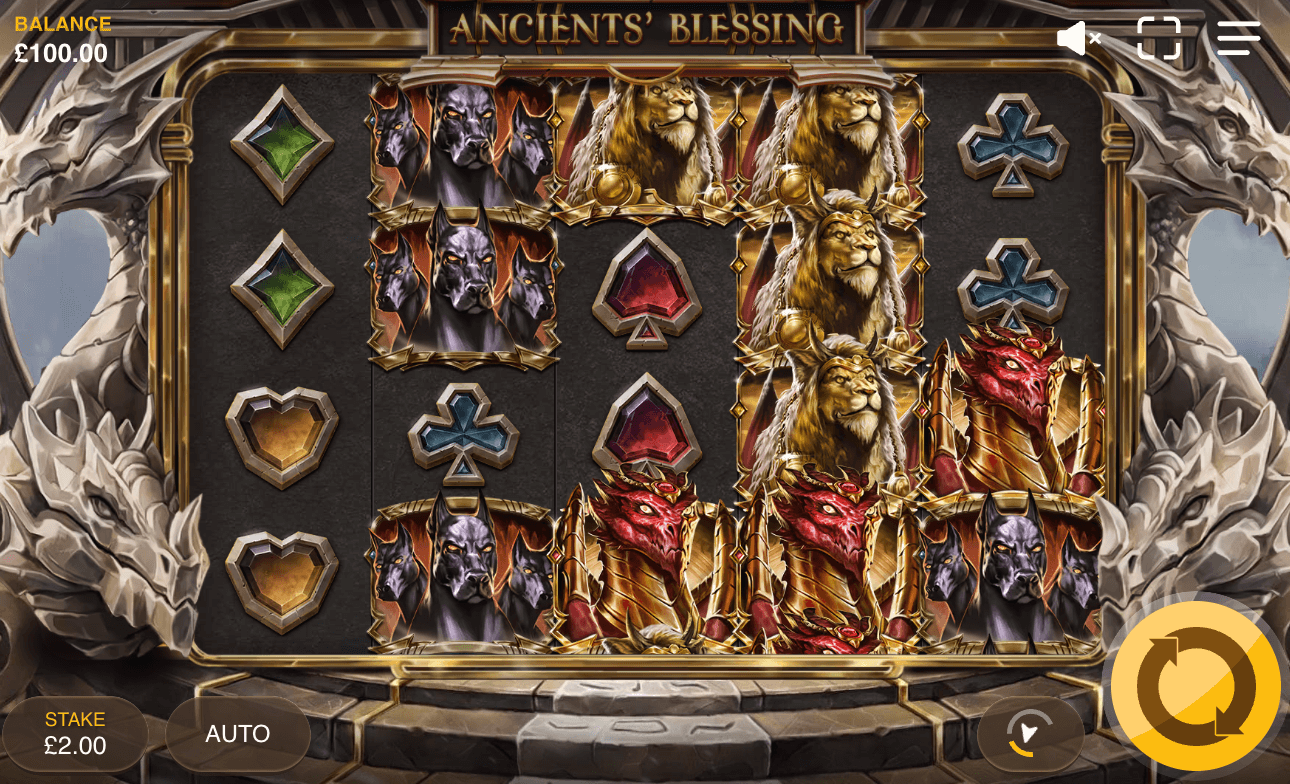Screen dimensions: 1290x784
Task: Open the STAKE amount selector
Action: (75, 734)
